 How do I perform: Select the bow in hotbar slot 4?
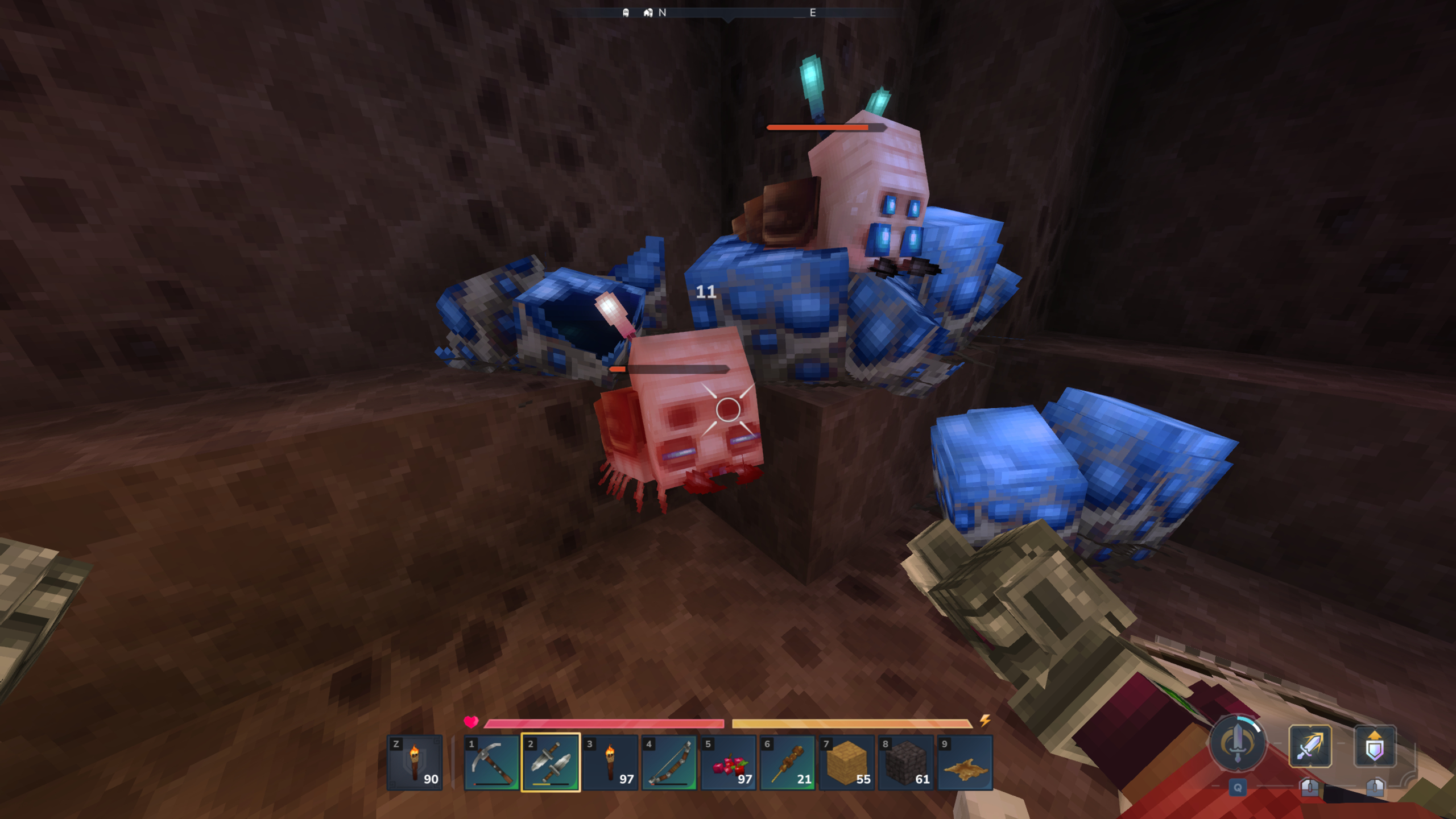(669, 765)
